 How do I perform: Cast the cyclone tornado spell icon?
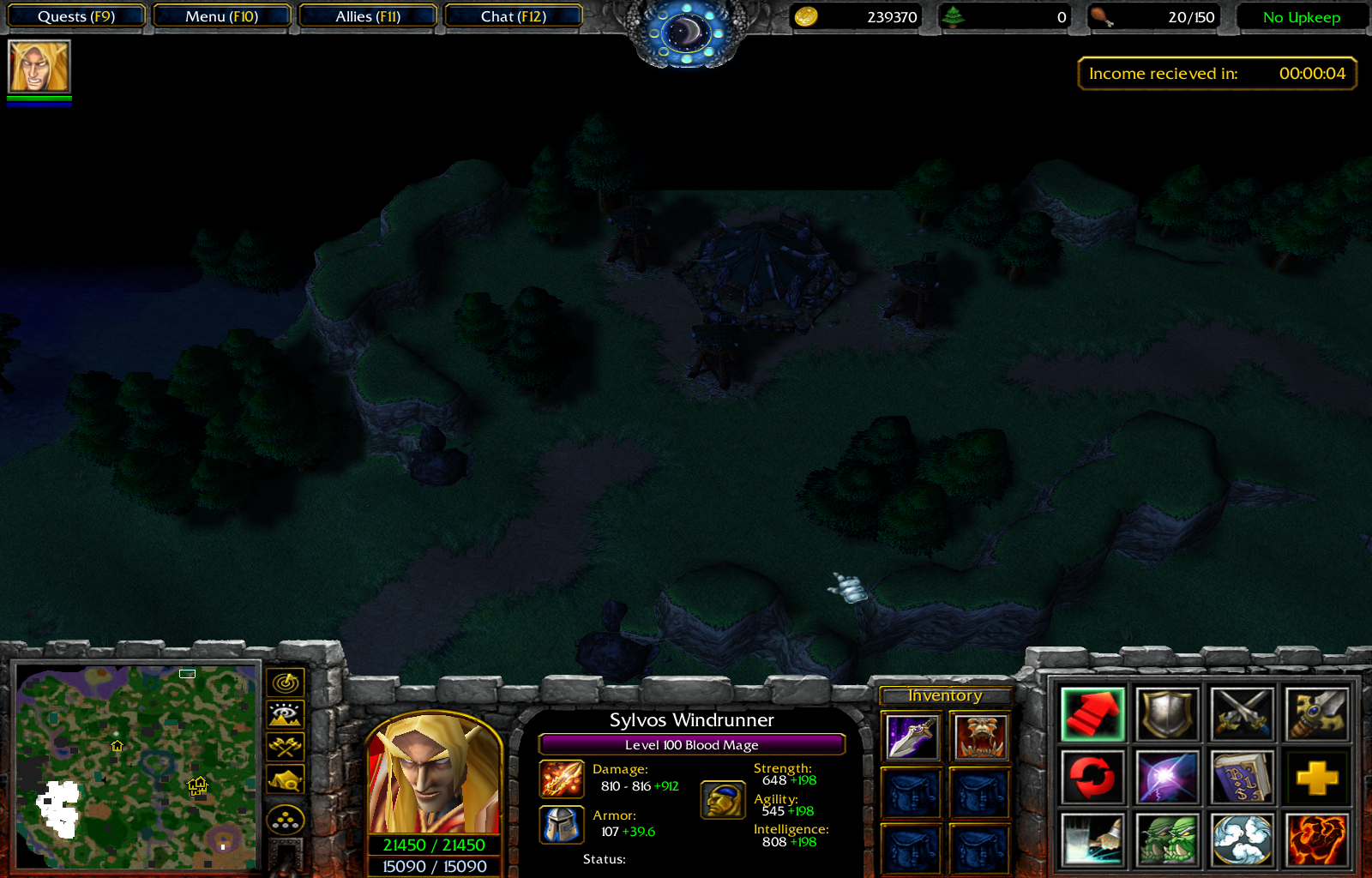[x=1242, y=836]
